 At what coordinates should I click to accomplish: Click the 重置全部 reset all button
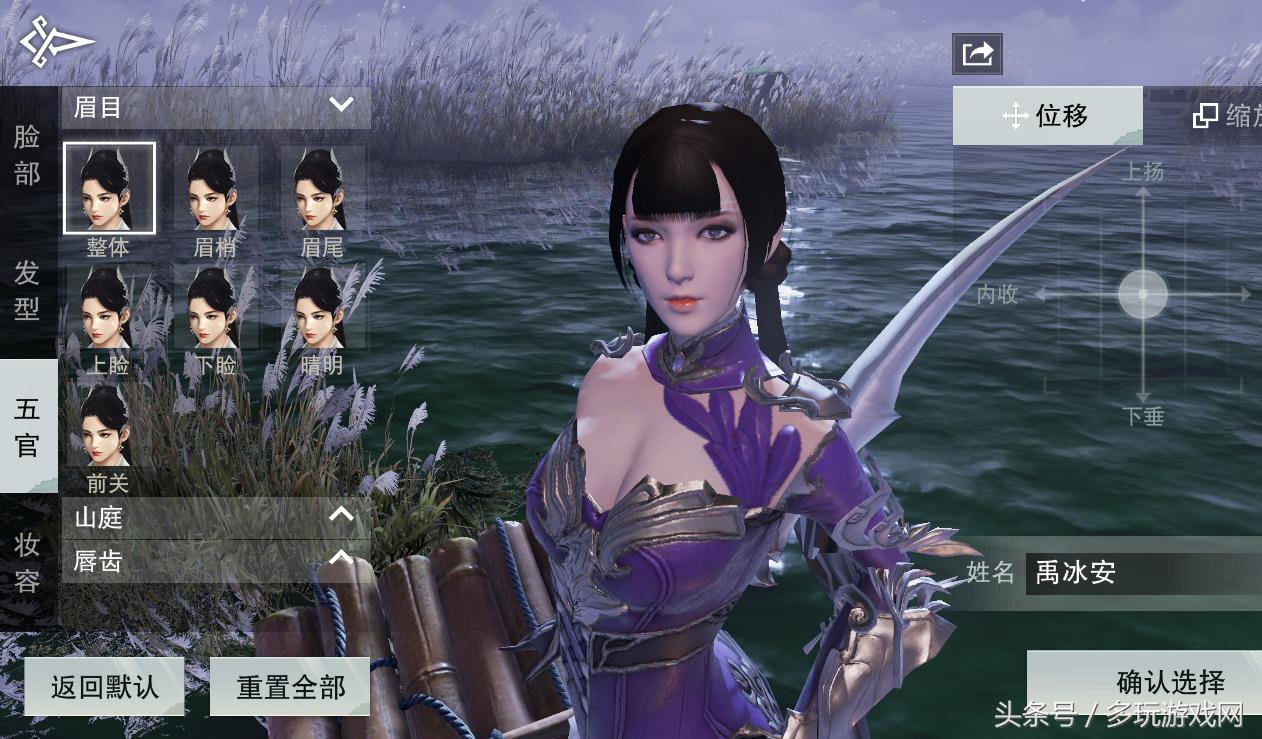tap(290, 687)
